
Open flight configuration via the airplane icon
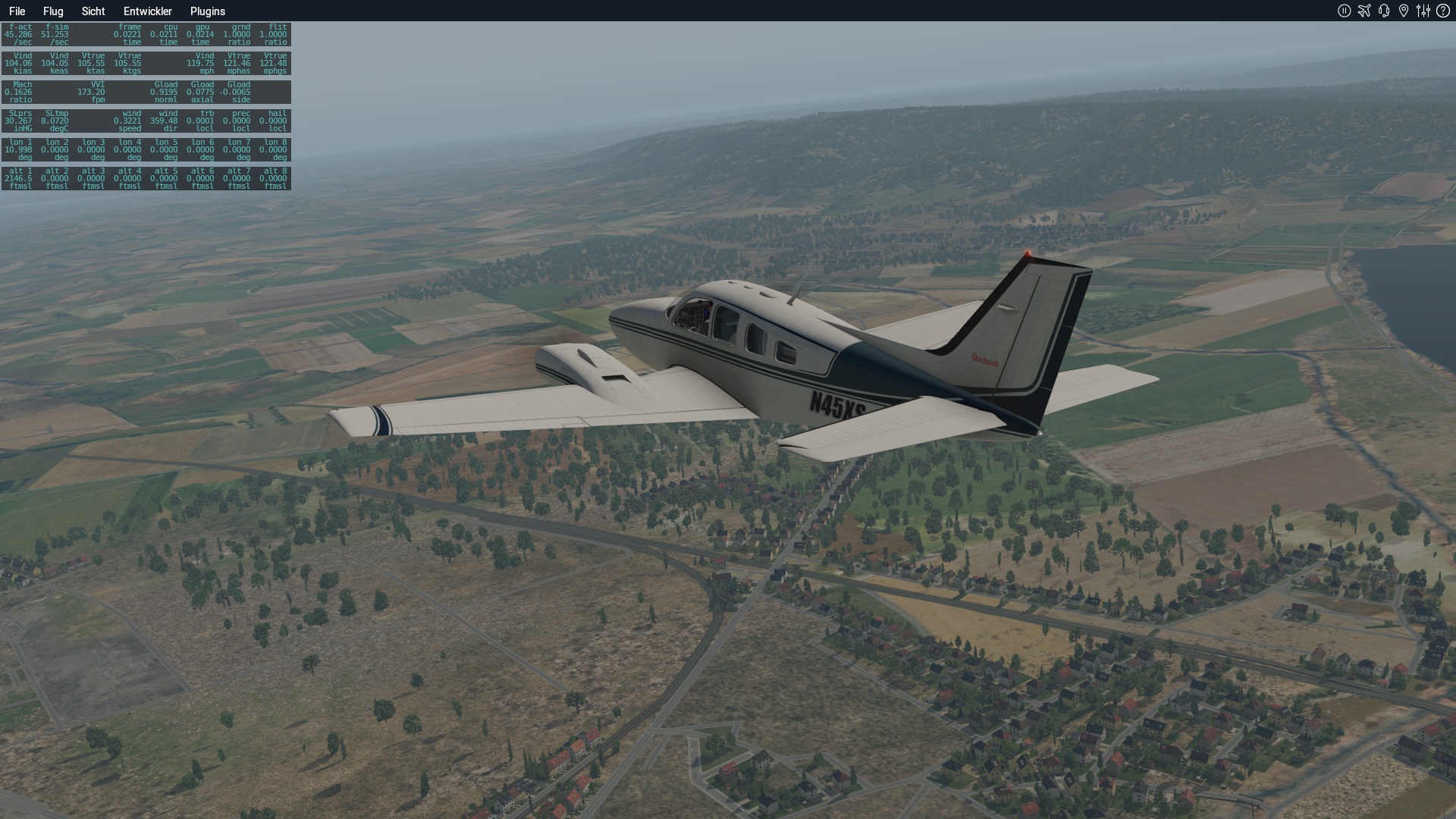pyautogui.click(x=1364, y=11)
